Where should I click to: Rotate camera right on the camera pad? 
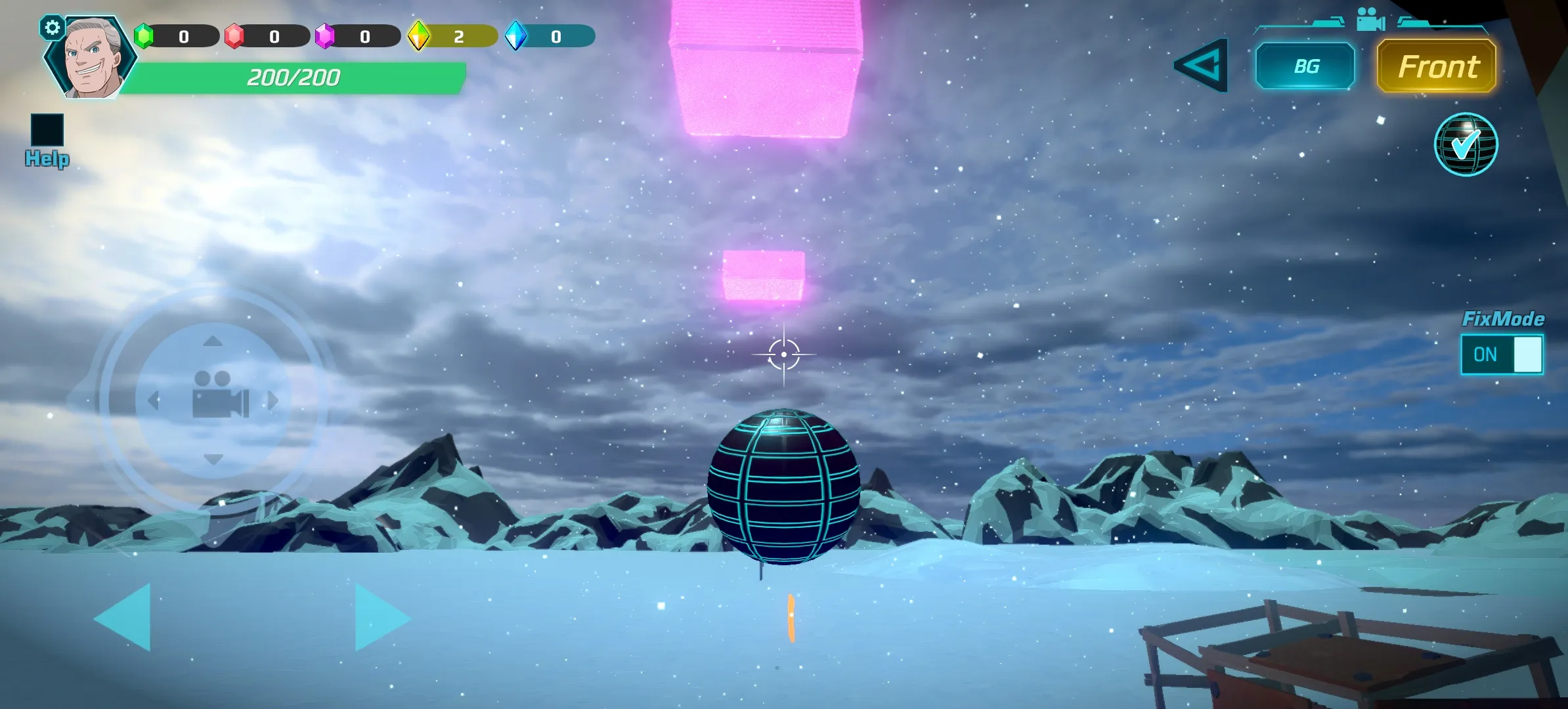click(273, 400)
